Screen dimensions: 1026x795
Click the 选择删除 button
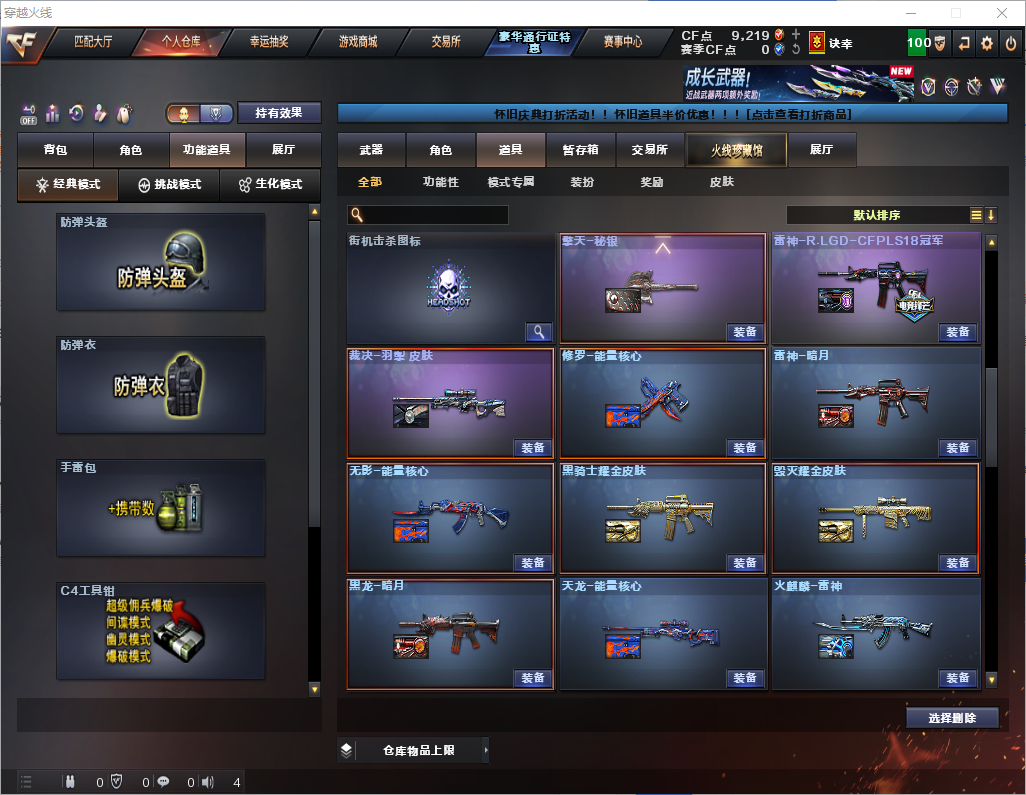click(x=952, y=718)
